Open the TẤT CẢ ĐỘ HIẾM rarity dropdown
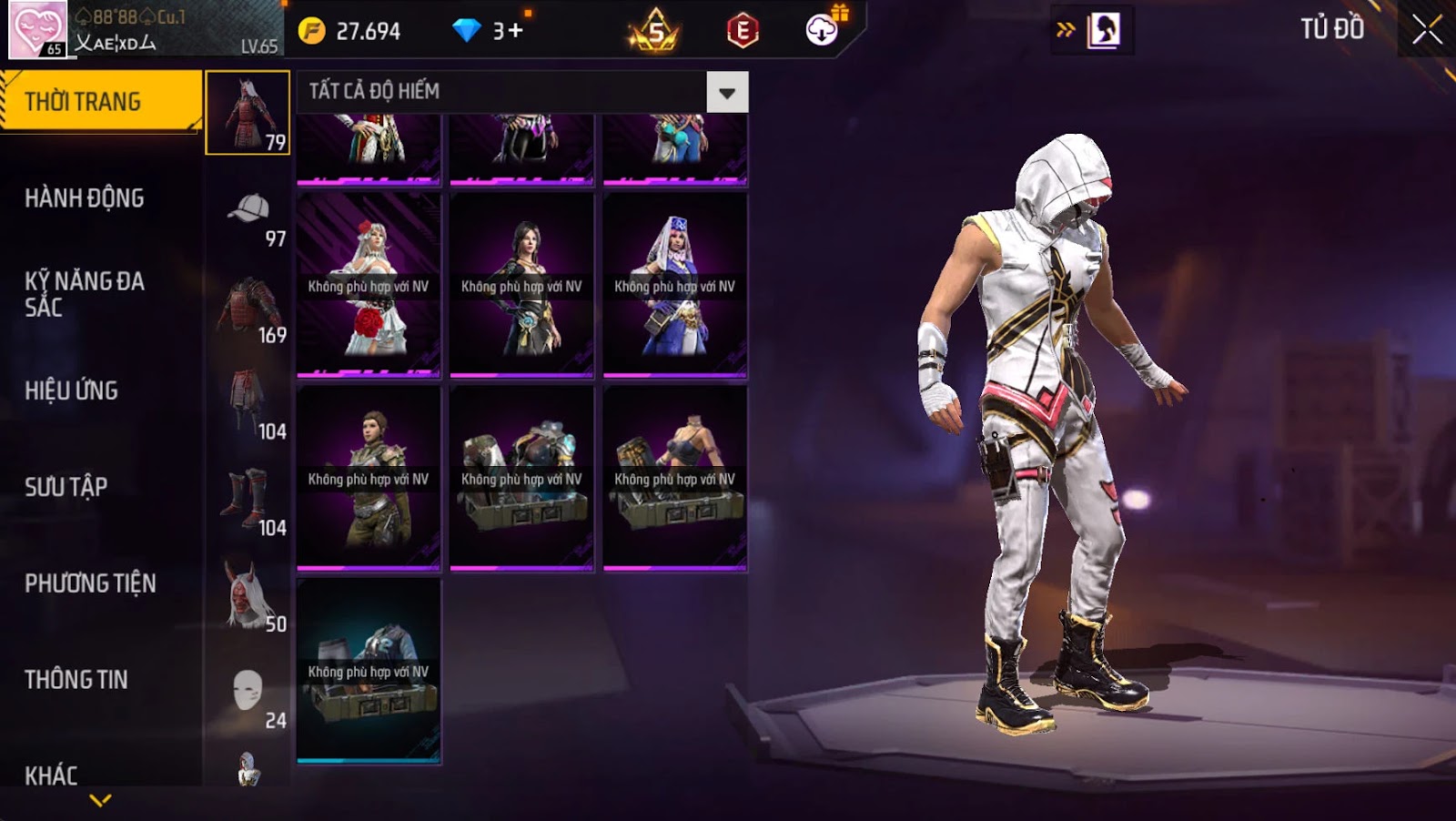 point(727,93)
